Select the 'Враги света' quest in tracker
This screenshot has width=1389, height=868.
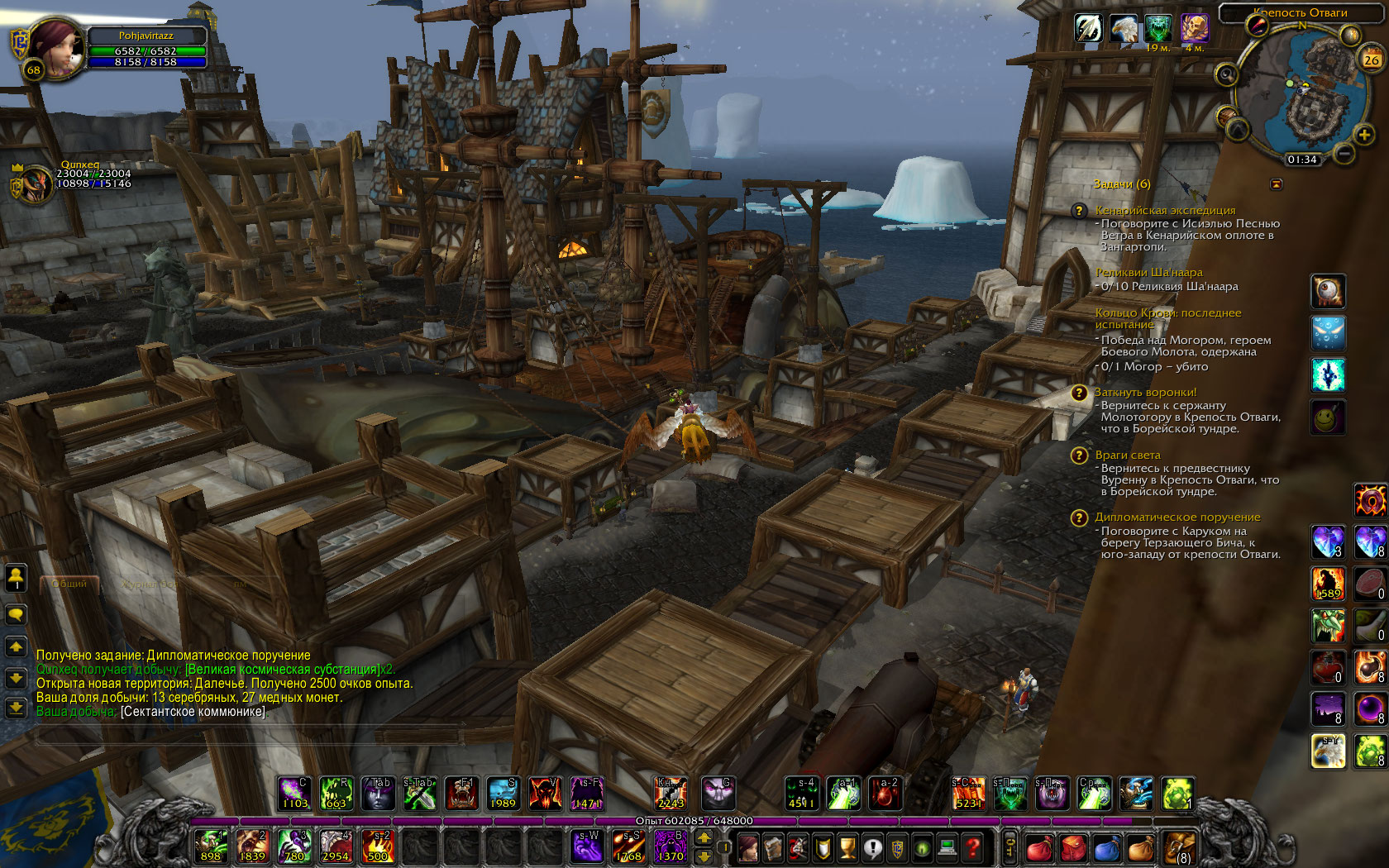(1127, 455)
